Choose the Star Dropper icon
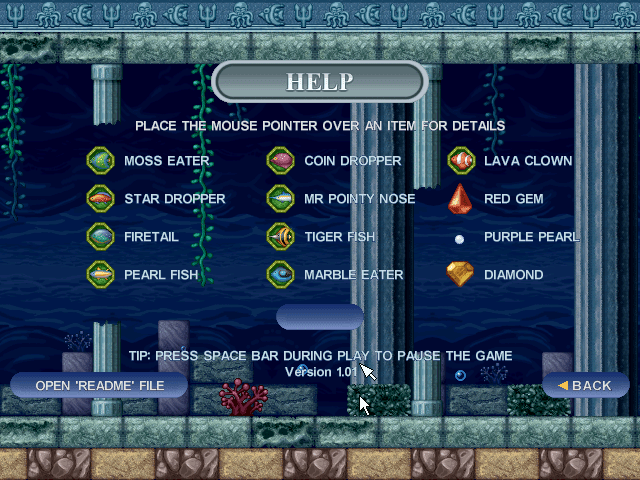The image size is (640, 480). [x=100, y=198]
